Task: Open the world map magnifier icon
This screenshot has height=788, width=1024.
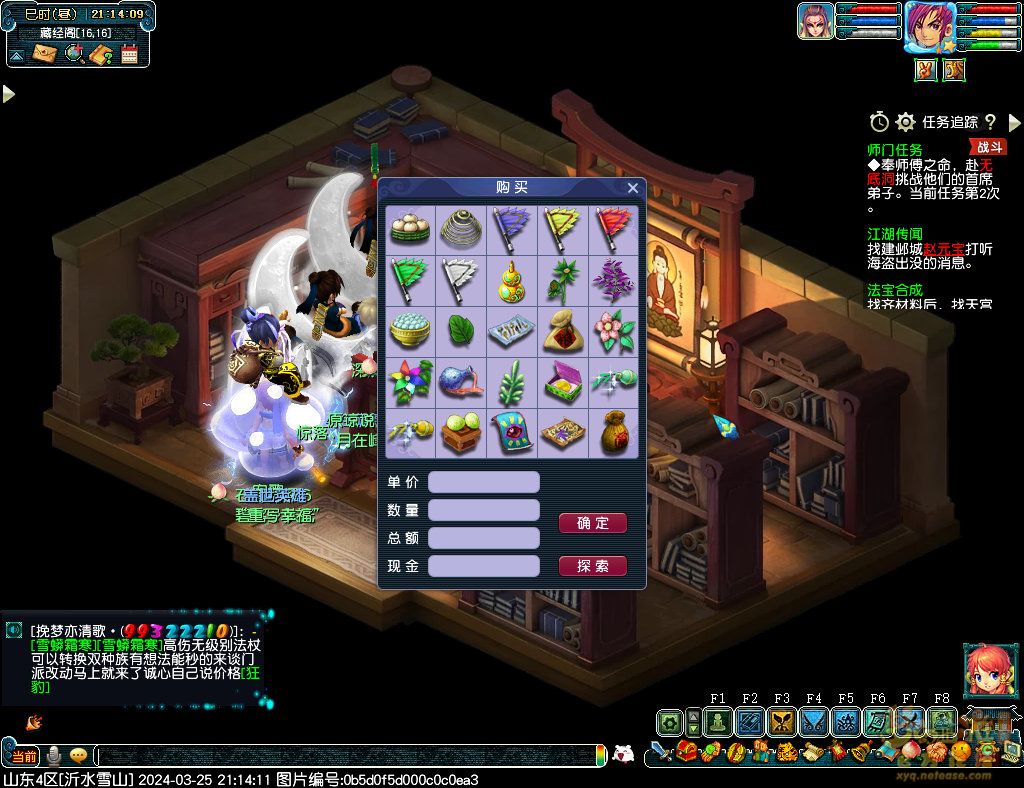Action: 73,54
